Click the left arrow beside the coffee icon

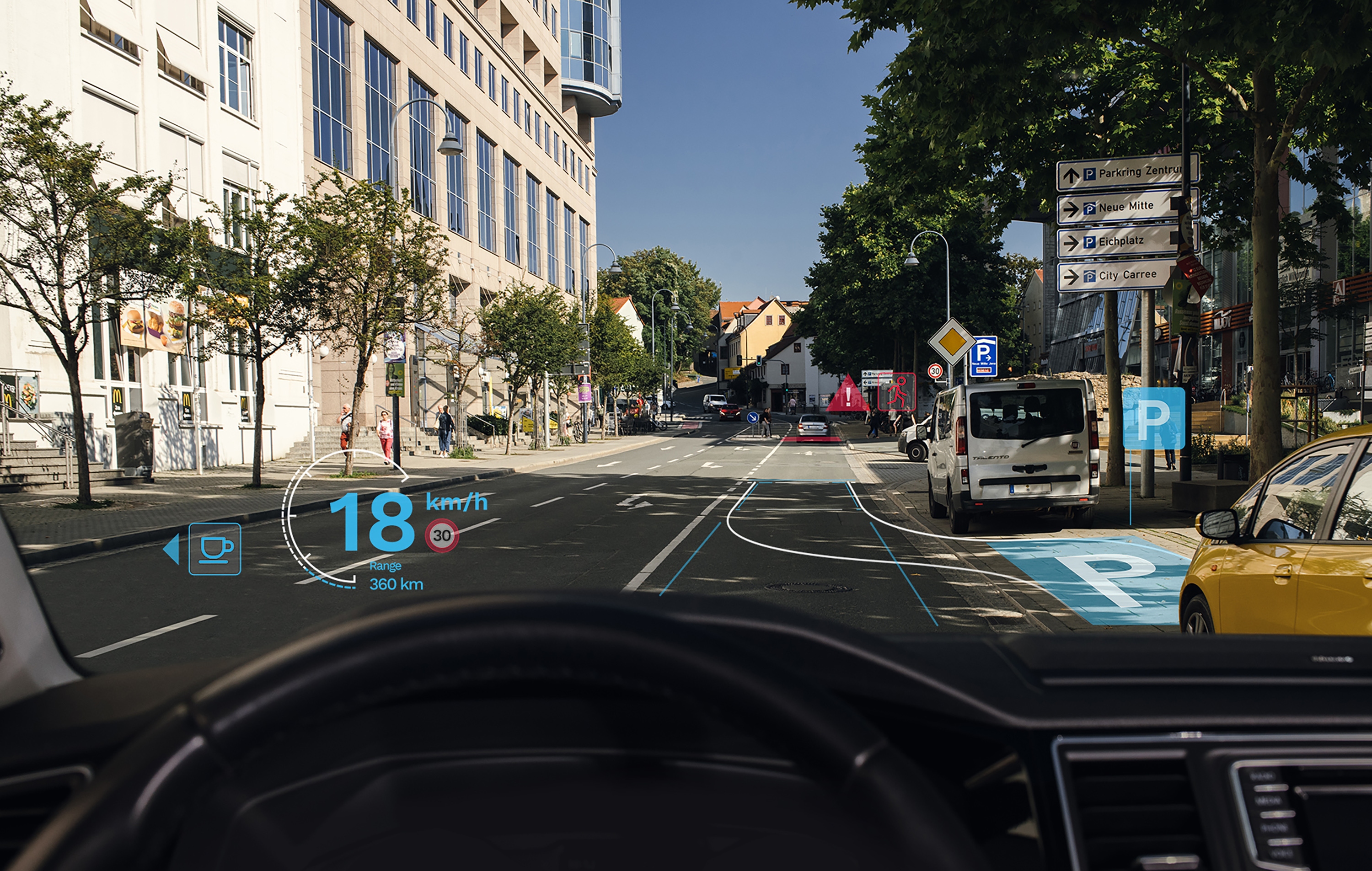pyautogui.click(x=171, y=549)
